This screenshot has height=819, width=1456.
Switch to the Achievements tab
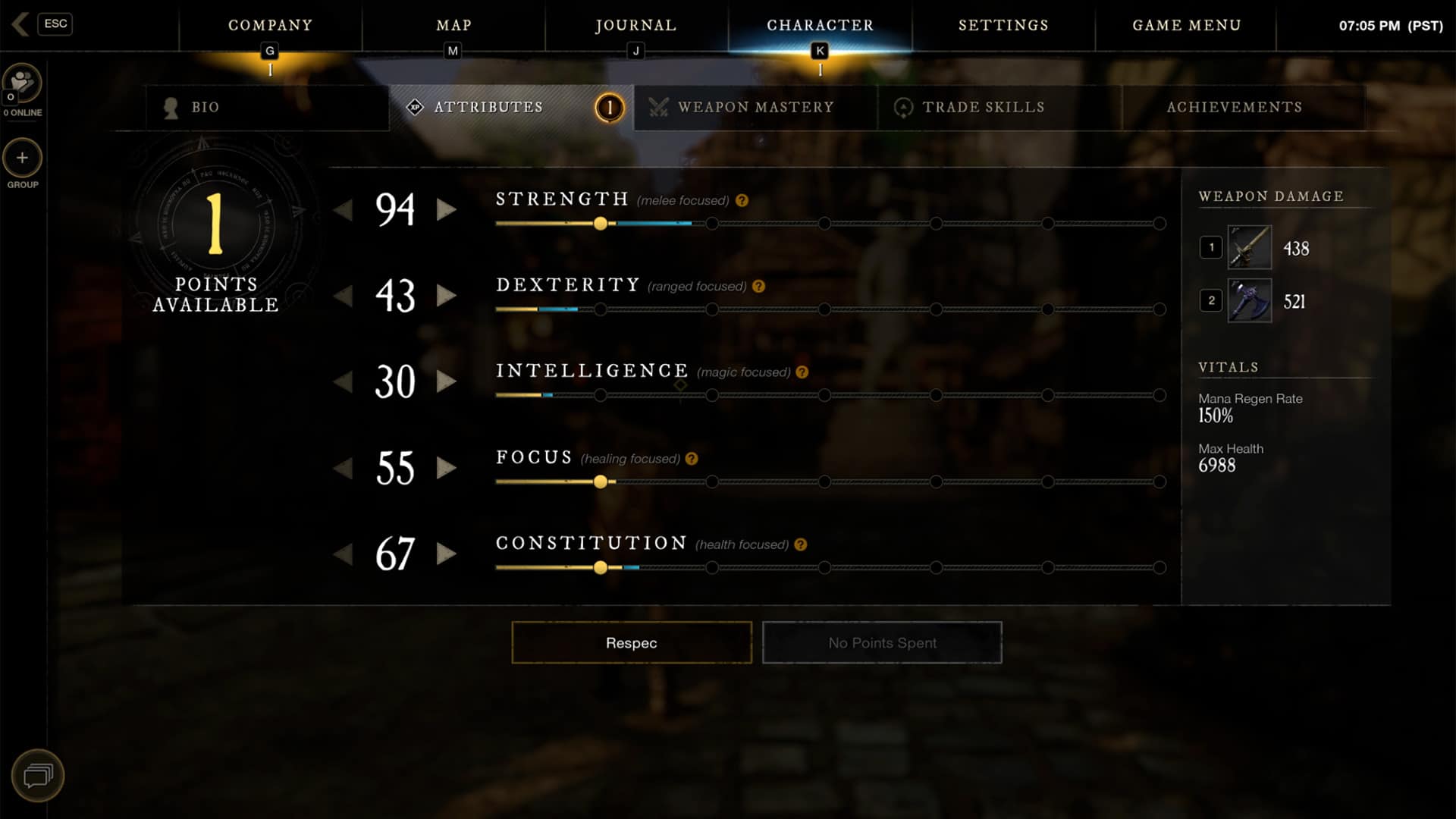(1235, 107)
